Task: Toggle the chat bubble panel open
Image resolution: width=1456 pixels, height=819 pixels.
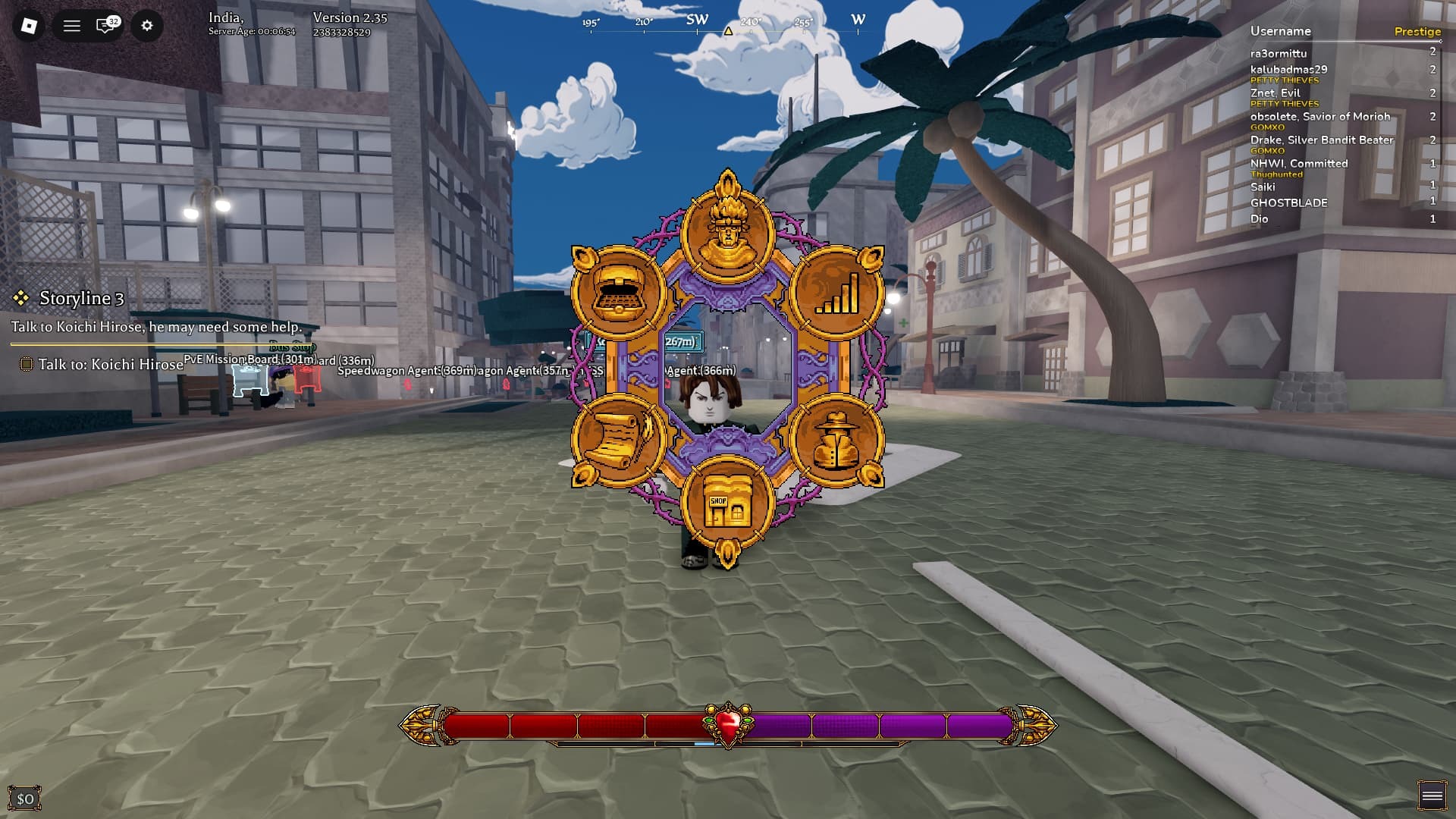Action: coord(102,25)
